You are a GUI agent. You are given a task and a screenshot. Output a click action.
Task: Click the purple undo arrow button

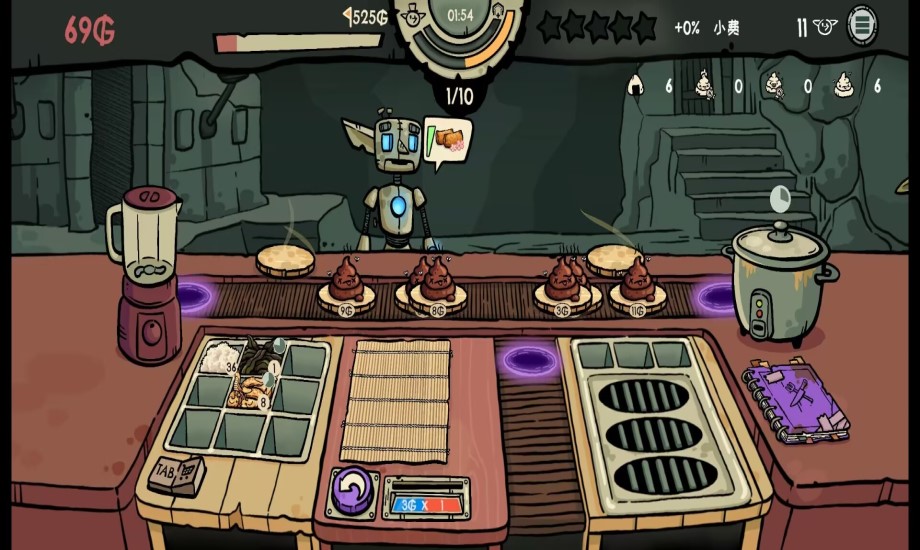(350, 492)
